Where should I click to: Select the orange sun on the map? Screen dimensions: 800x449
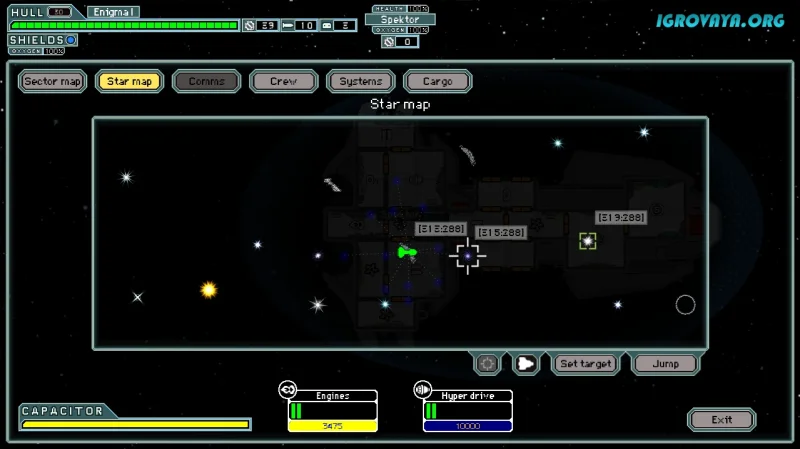pyautogui.click(x=209, y=290)
